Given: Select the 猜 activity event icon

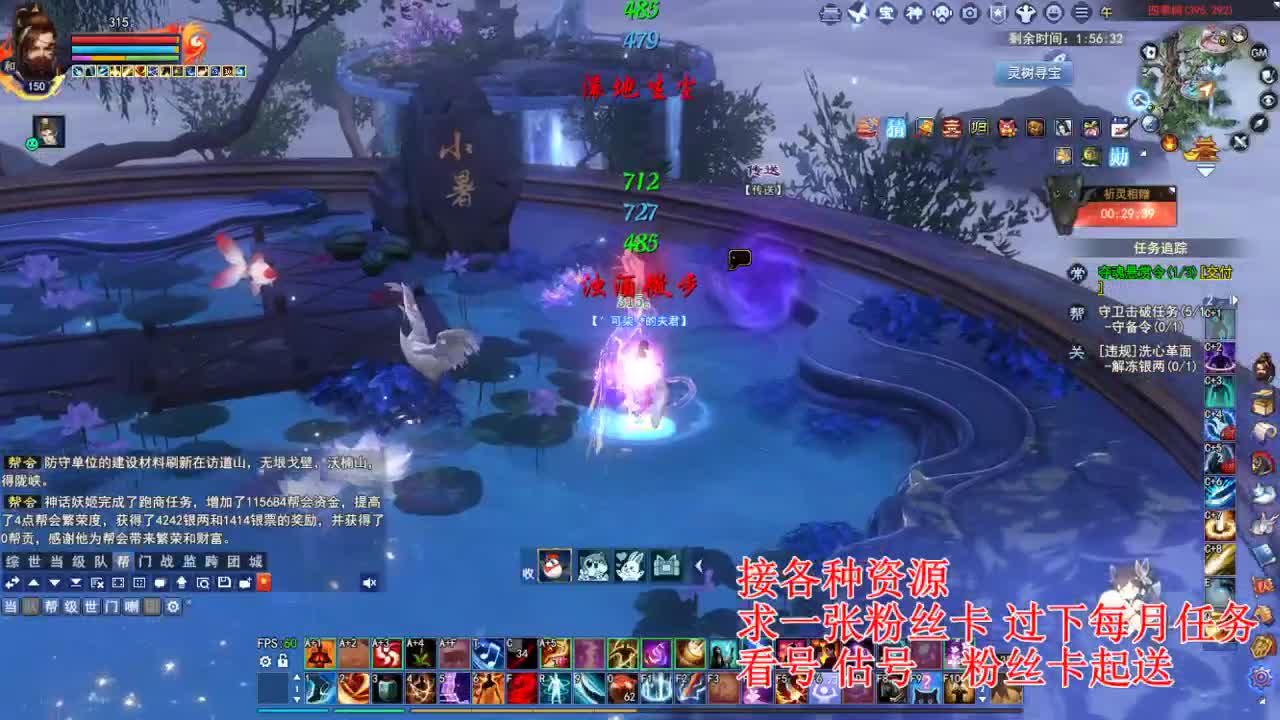Looking at the screenshot, I should [897, 129].
